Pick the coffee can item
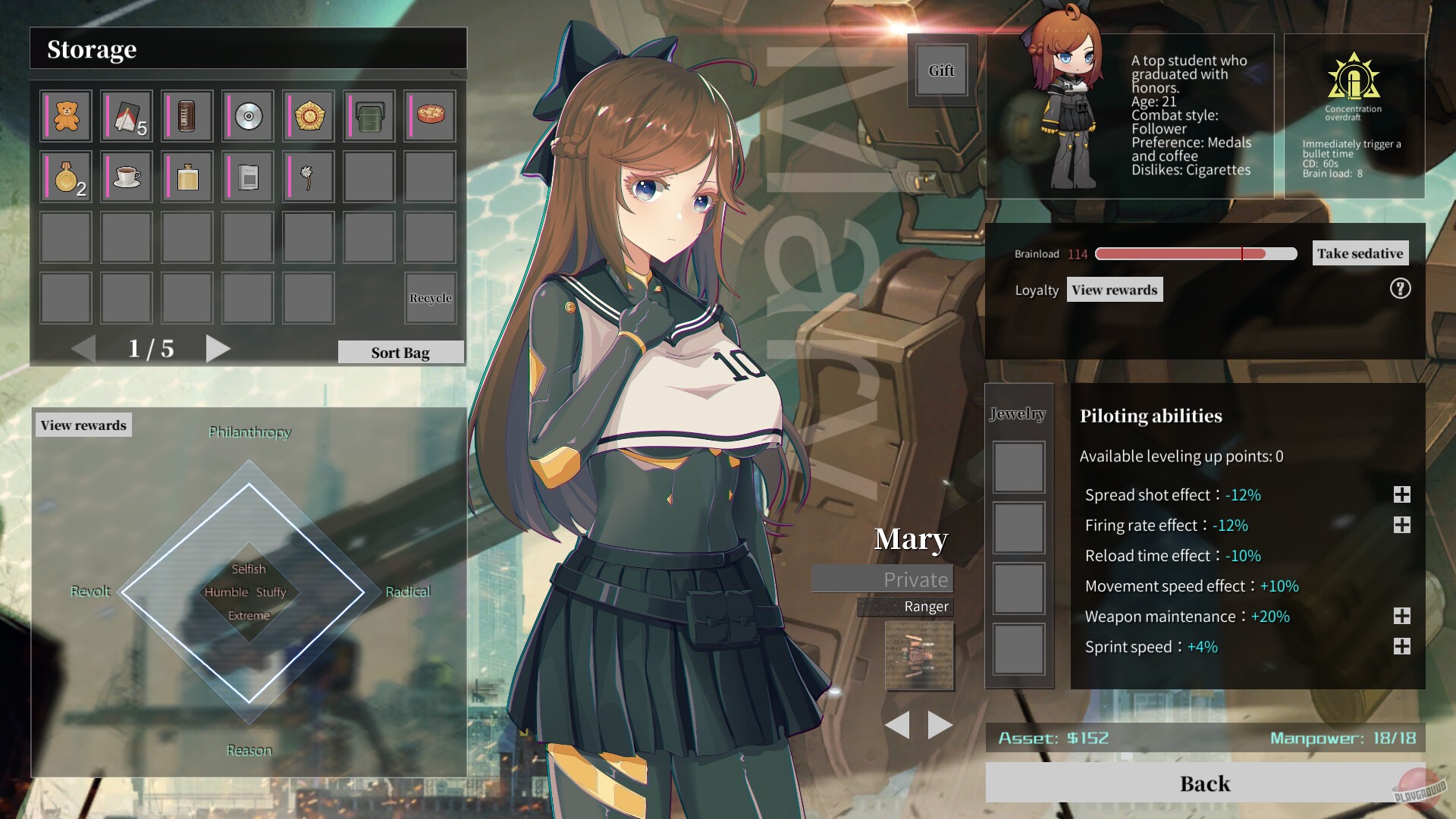The image size is (1456, 819). pyautogui.click(x=187, y=115)
